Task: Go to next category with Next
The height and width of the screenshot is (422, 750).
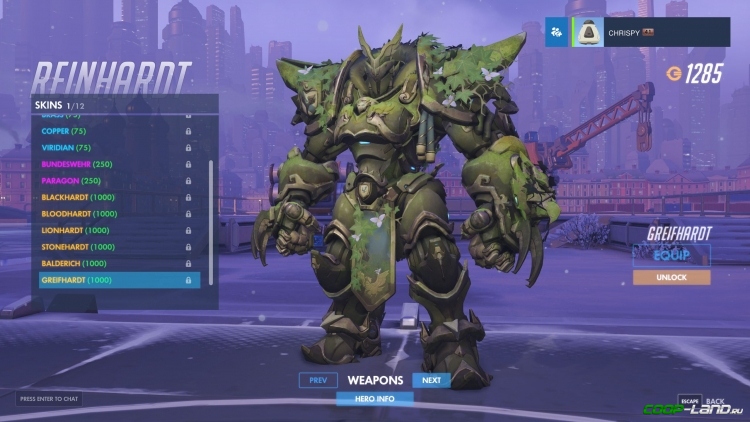Action: (x=431, y=380)
